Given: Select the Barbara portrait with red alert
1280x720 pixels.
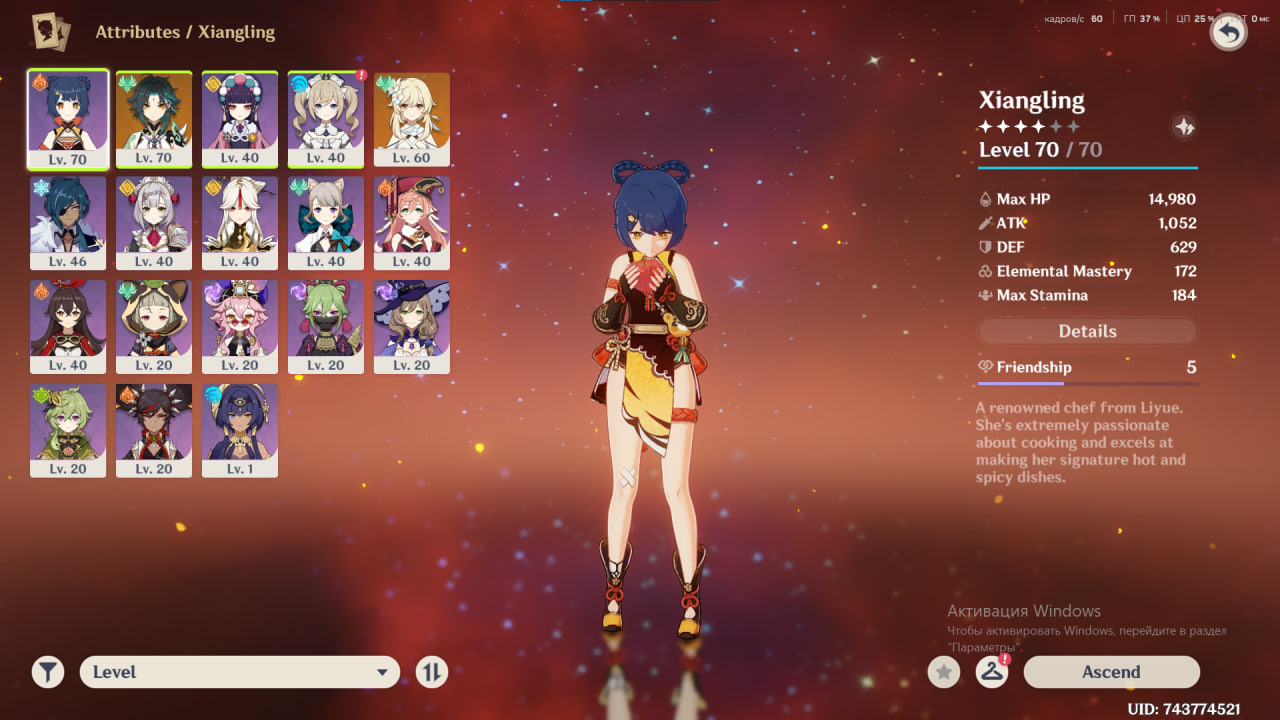Looking at the screenshot, I should click(x=326, y=119).
